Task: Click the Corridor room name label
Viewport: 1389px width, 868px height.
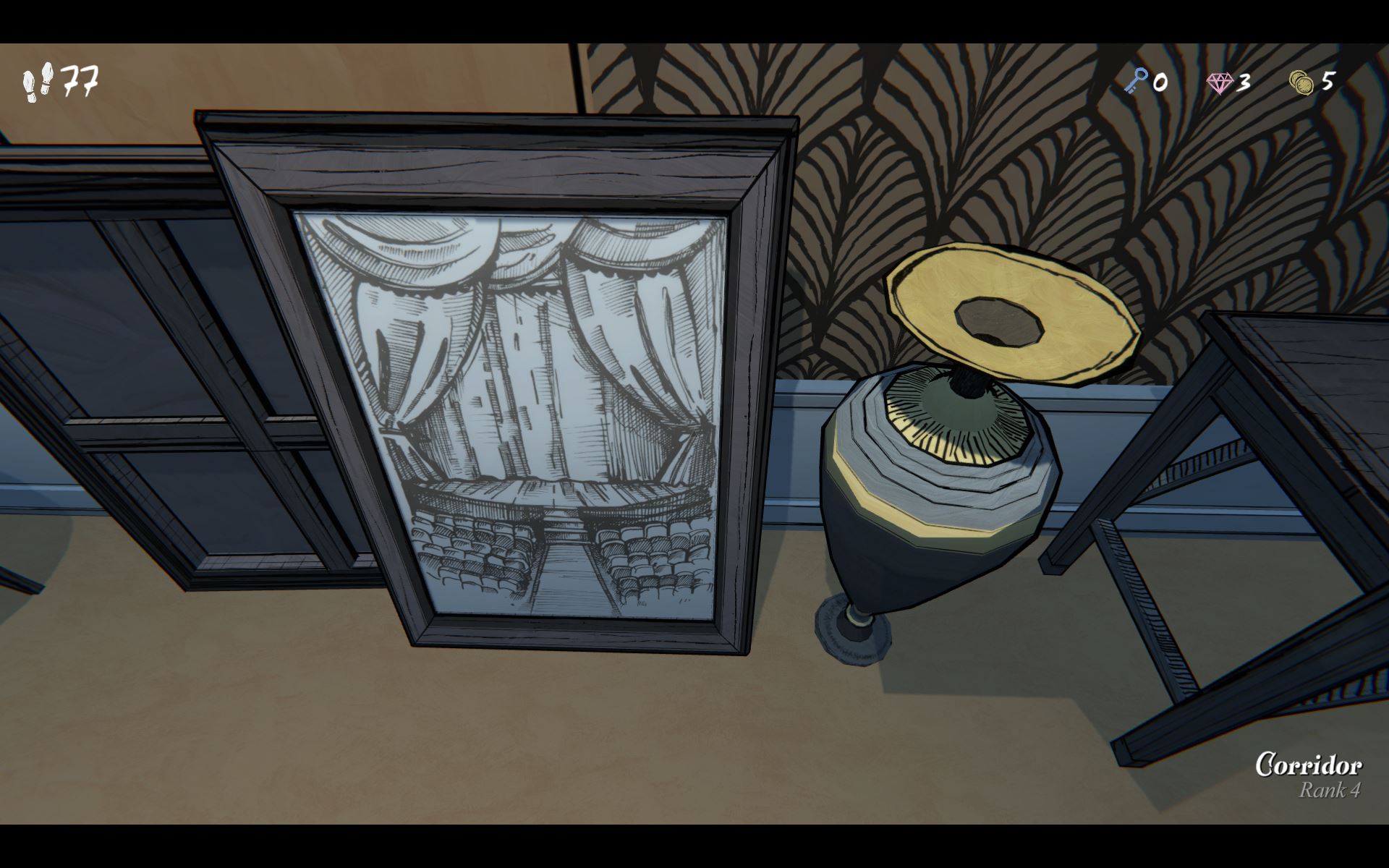Action: (x=1308, y=765)
